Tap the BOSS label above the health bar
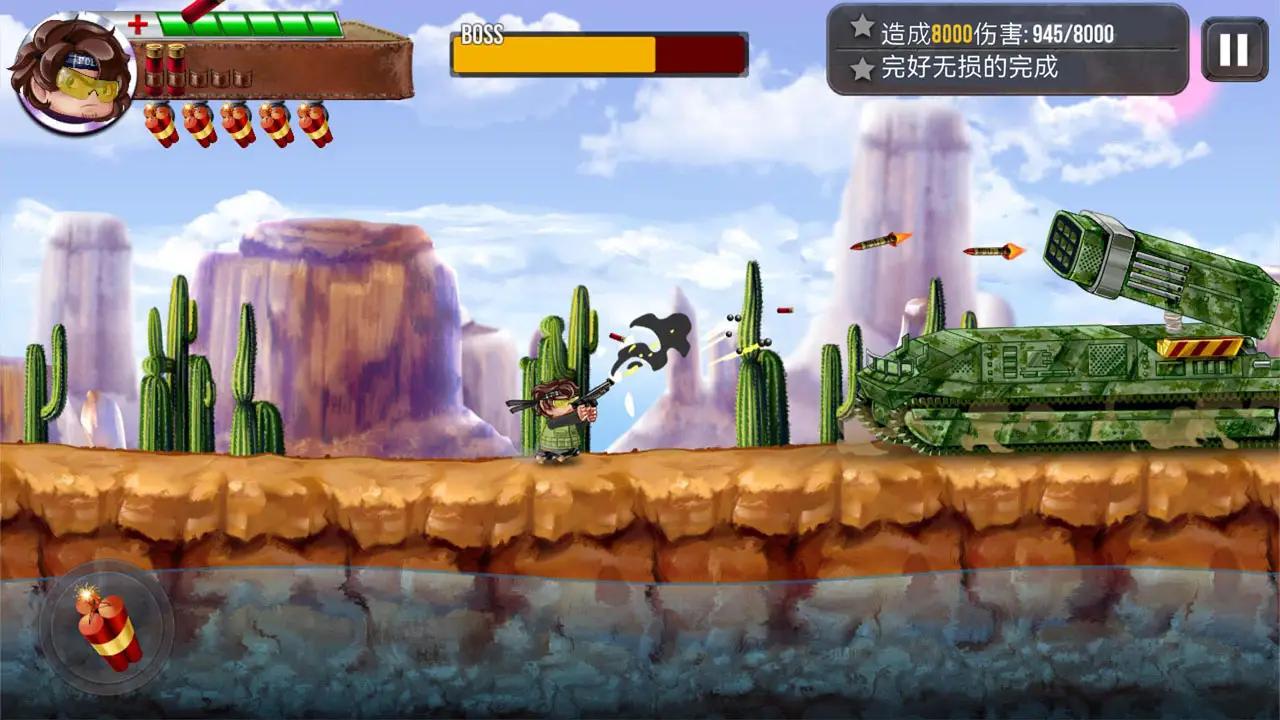 click(x=483, y=36)
